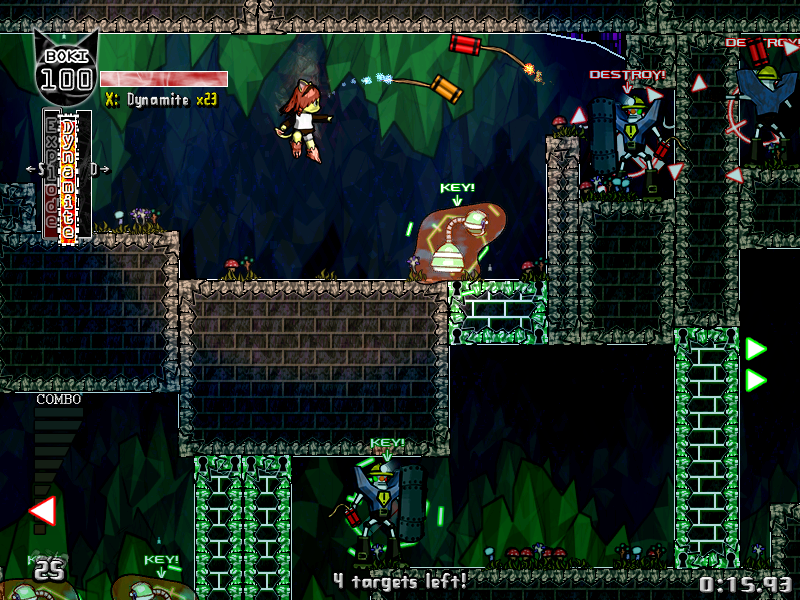Select the Dynamite weapon bar
800x600 pixels.
point(68,176)
